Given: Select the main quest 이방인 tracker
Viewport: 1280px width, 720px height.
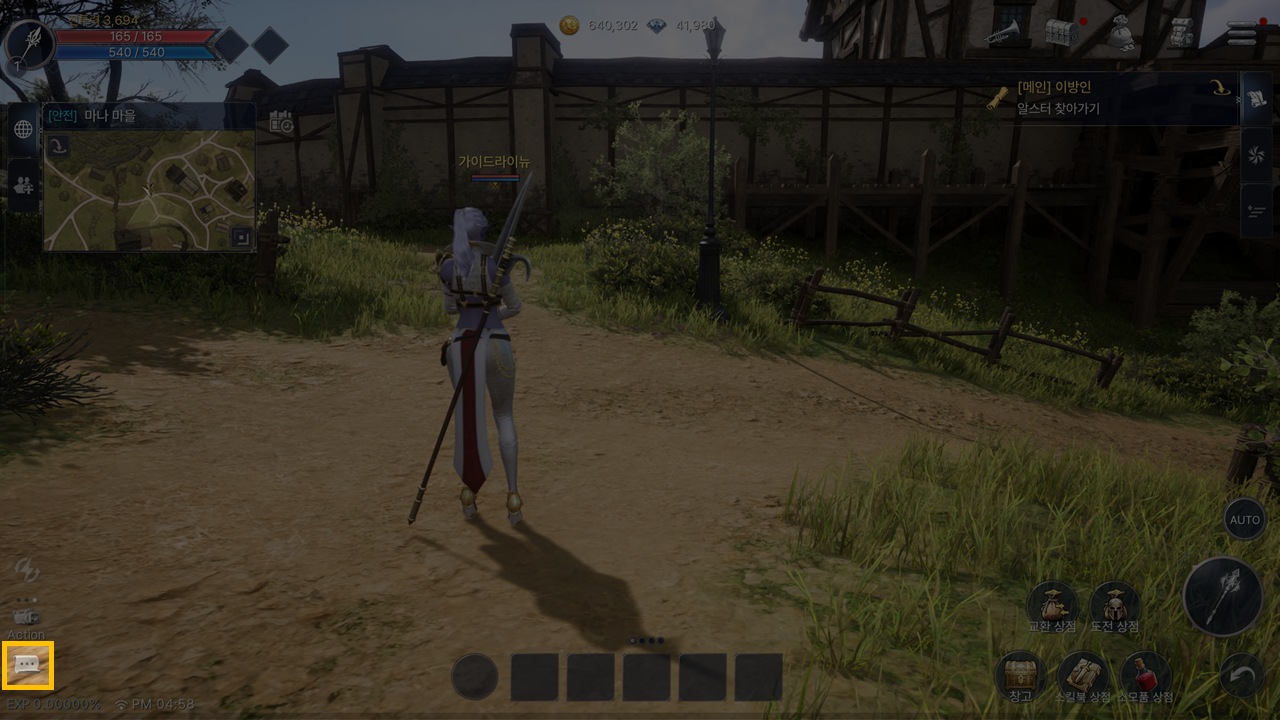Looking at the screenshot, I should tap(1108, 98).
